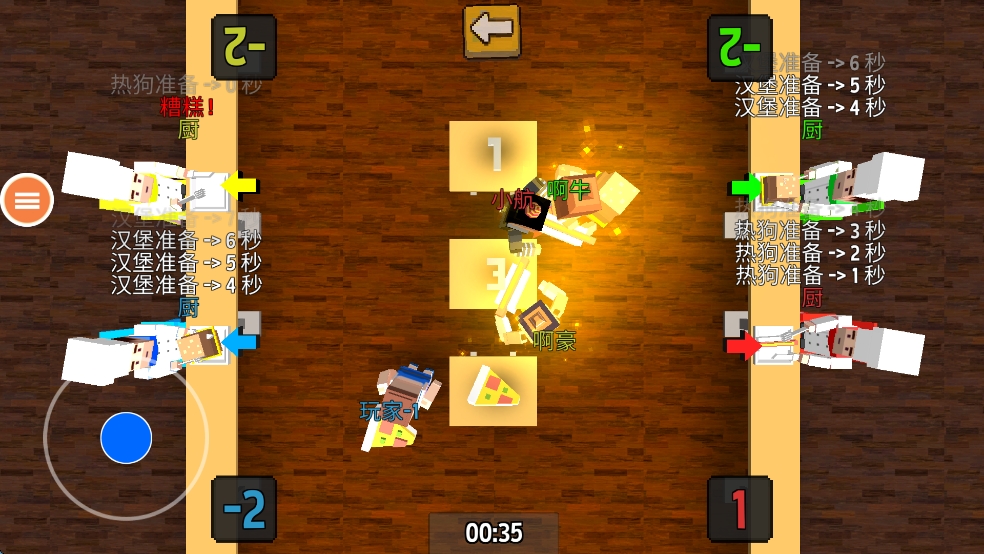This screenshot has width=984, height=554.
Task: Tap the blue virtual joystick knob
Action: point(126,437)
